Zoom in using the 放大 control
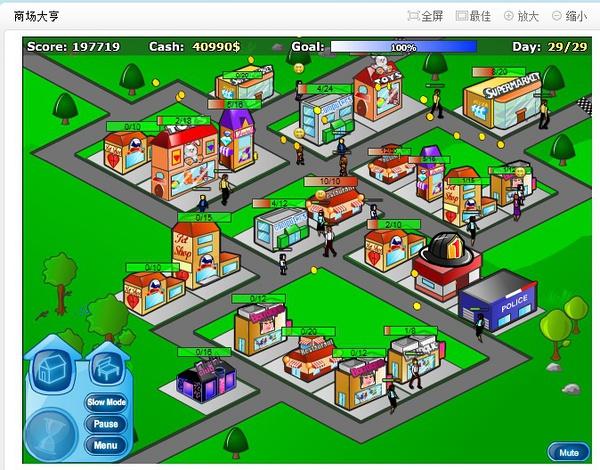This screenshot has width=600, height=470. pyautogui.click(x=521, y=17)
